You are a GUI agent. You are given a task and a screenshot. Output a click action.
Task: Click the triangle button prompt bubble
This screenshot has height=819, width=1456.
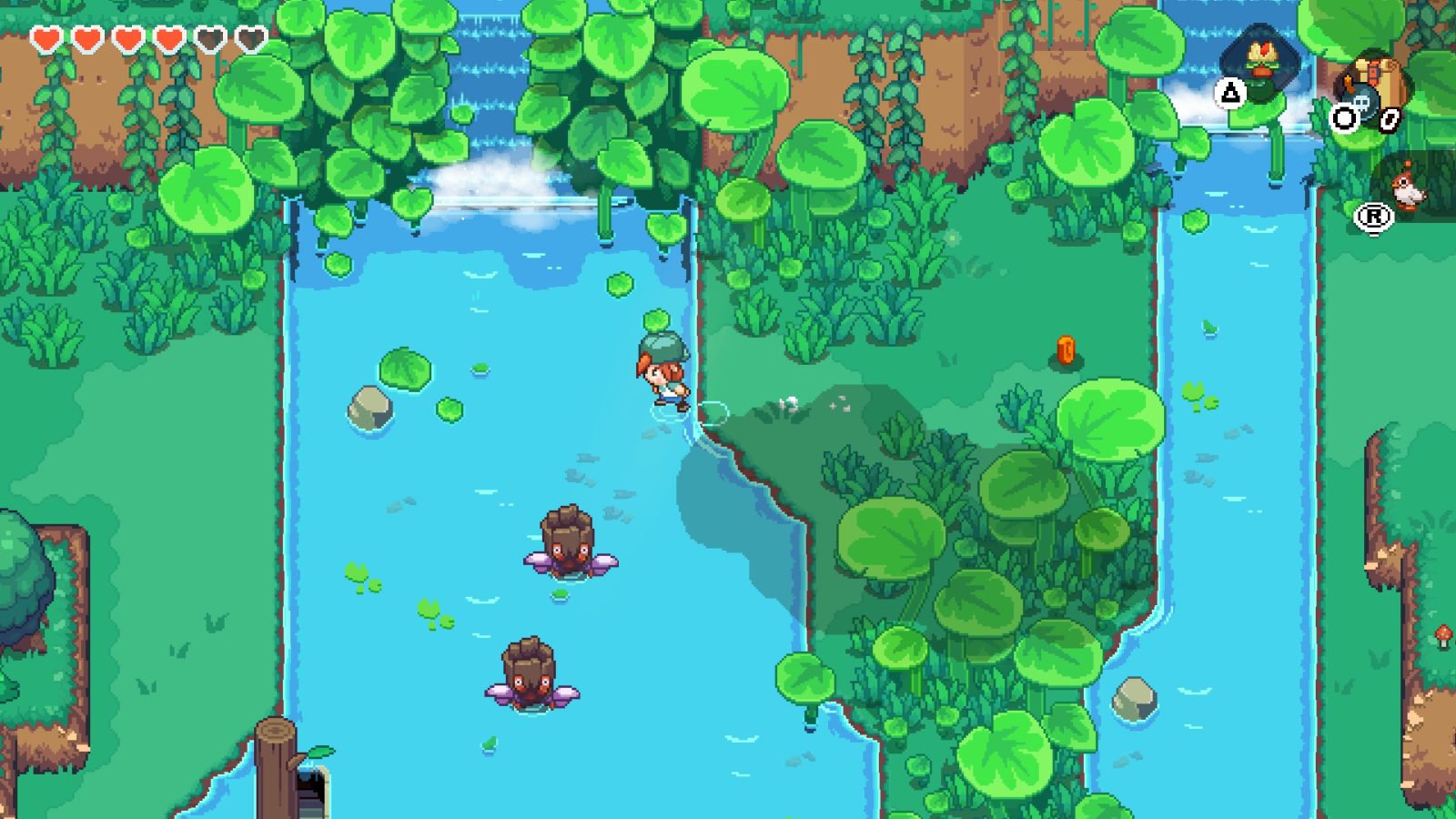(1229, 91)
